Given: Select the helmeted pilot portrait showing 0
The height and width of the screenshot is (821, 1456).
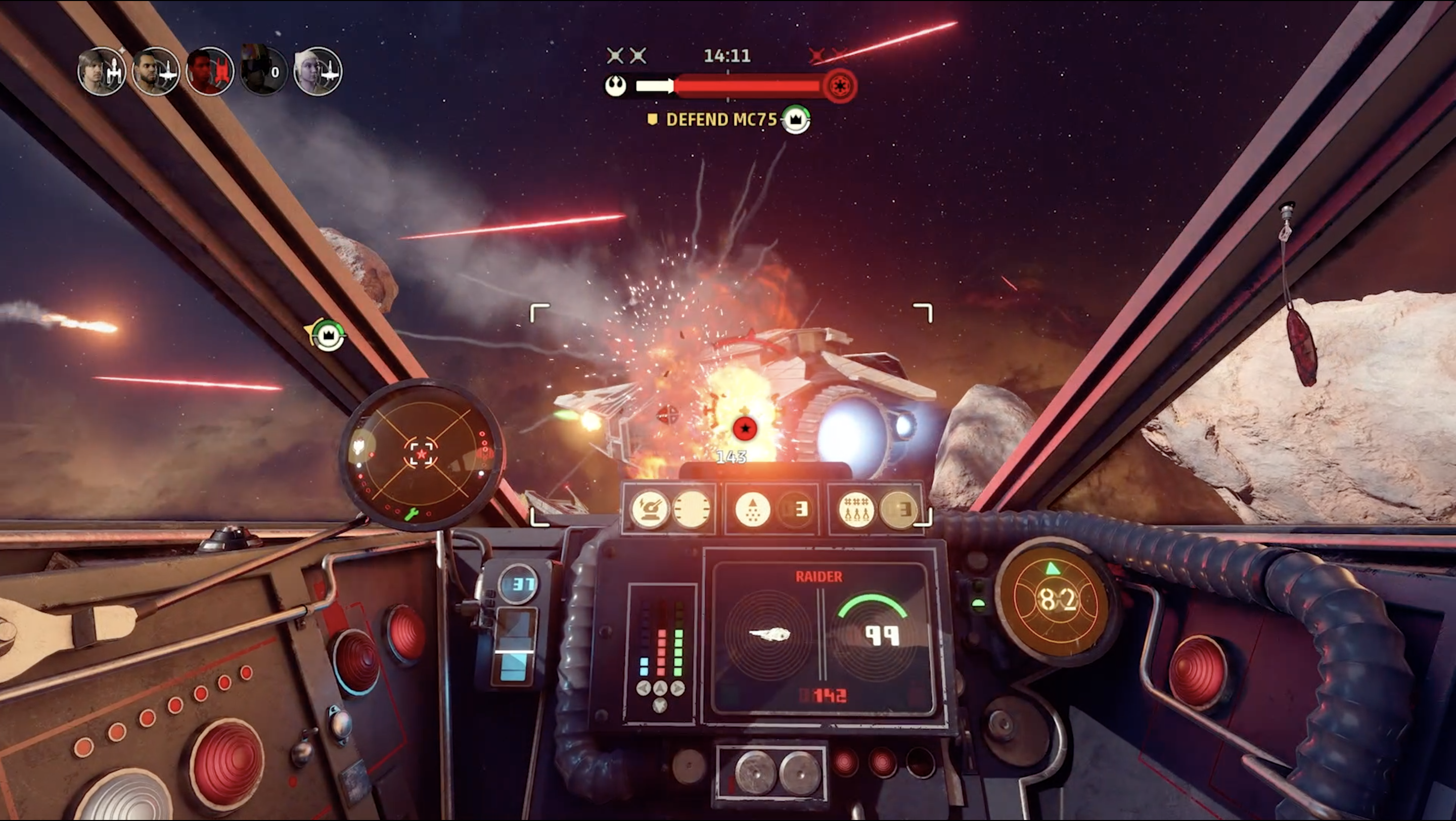Looking at the screenshot, I should click(x=263, y=71).
